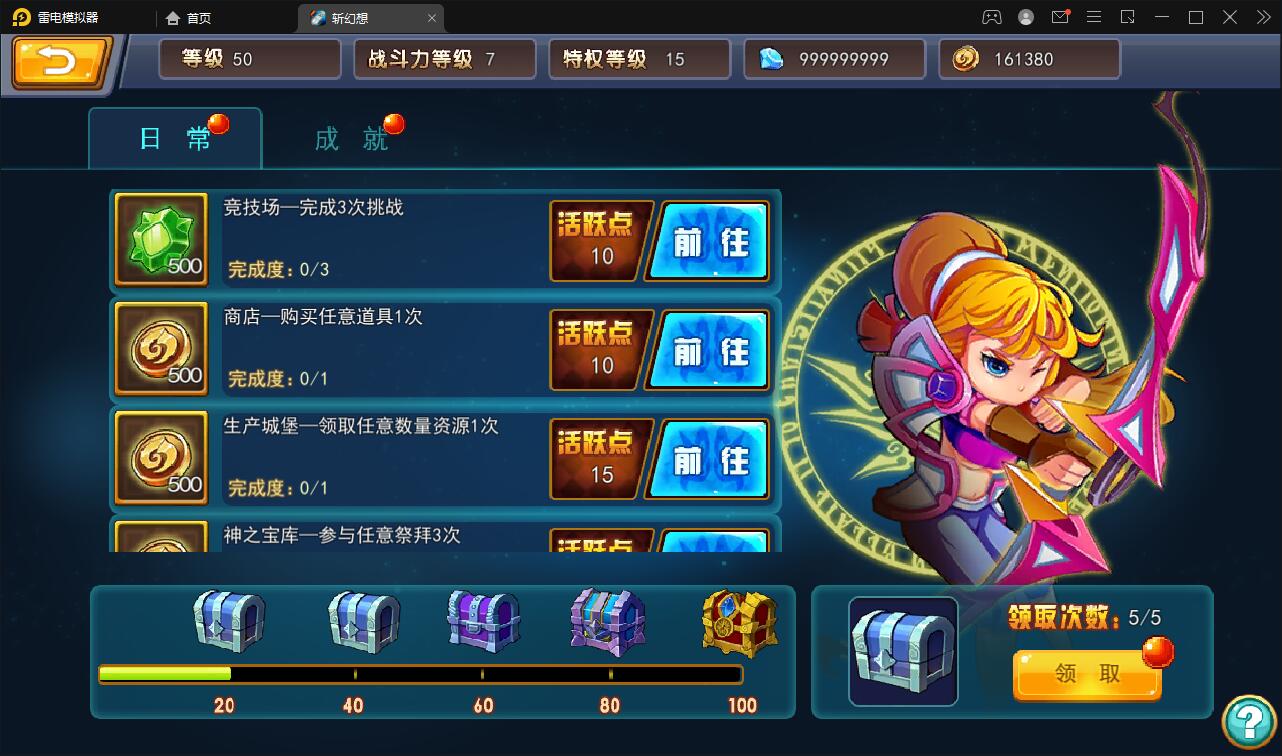Viewport: 1282px width, 756px height.
Task: Open the mail notification icon in titlebar
Action: coord(1060,17)
